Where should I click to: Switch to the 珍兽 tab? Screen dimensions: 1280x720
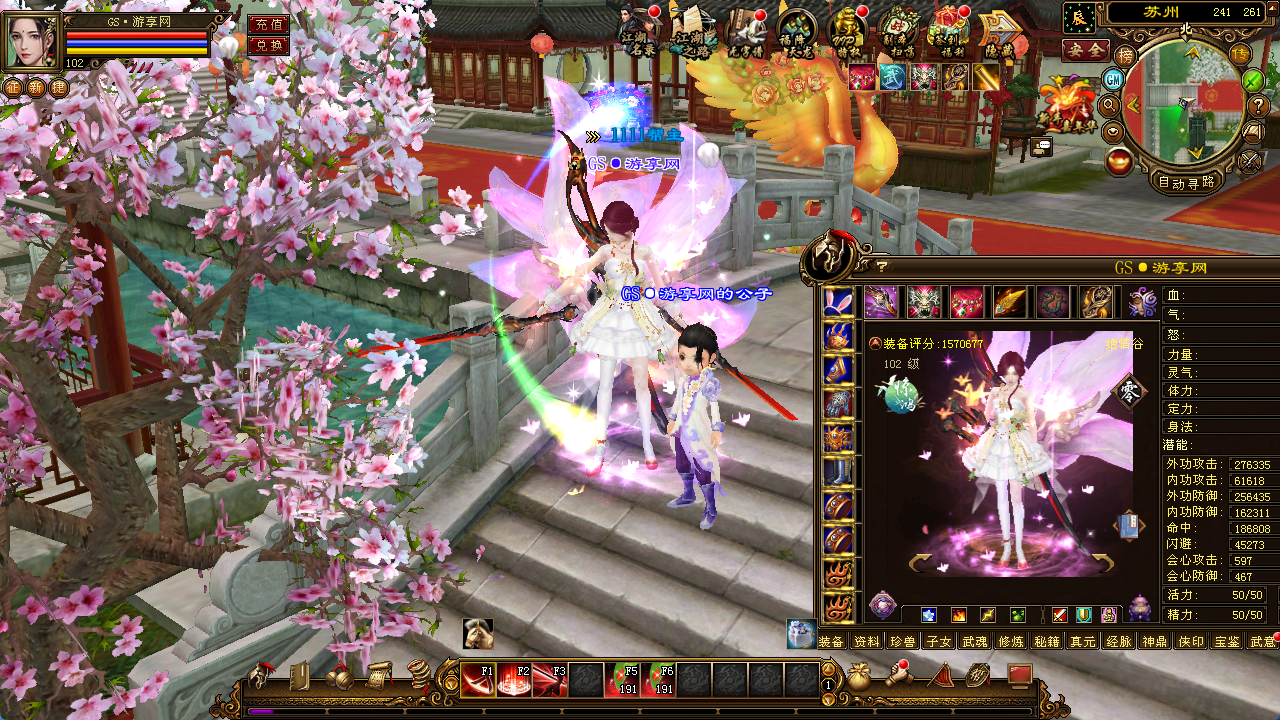click(x=903, y=641)
